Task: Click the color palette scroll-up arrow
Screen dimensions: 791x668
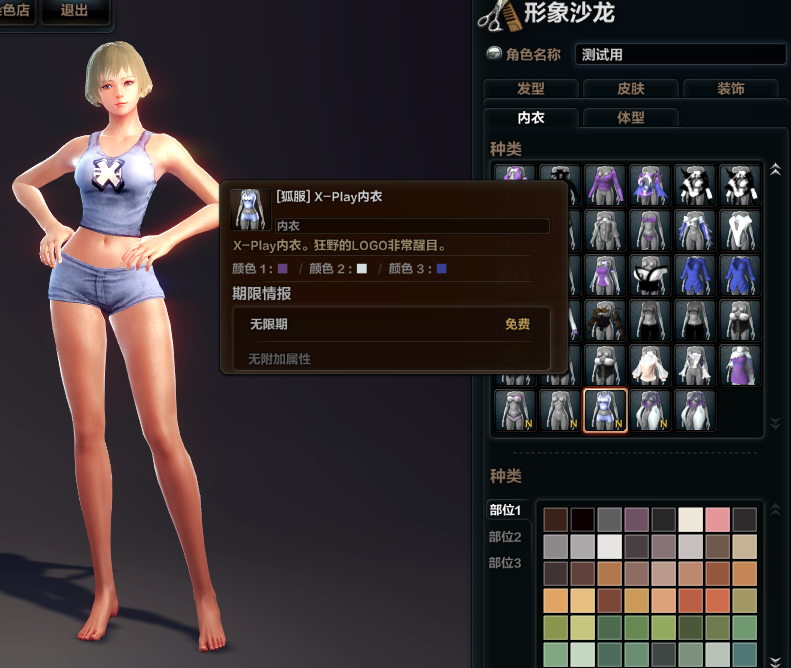Action: [773, 510]
